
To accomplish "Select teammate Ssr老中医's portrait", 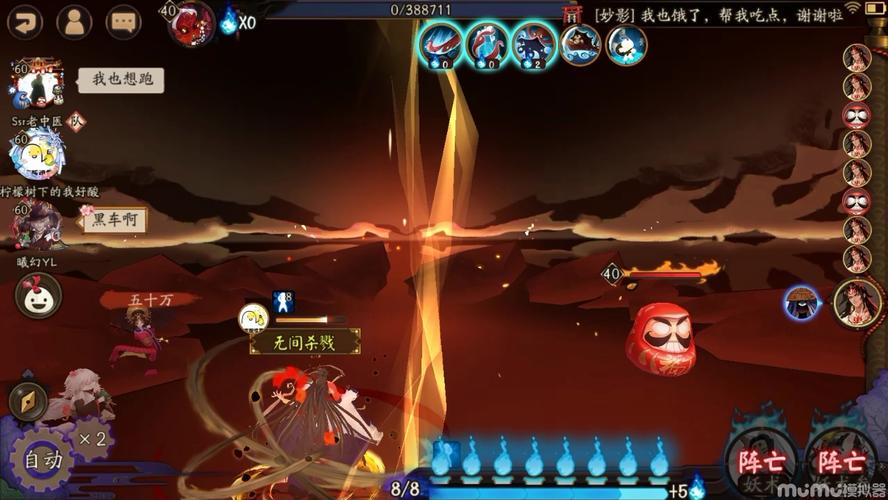I will coord(38,84).
